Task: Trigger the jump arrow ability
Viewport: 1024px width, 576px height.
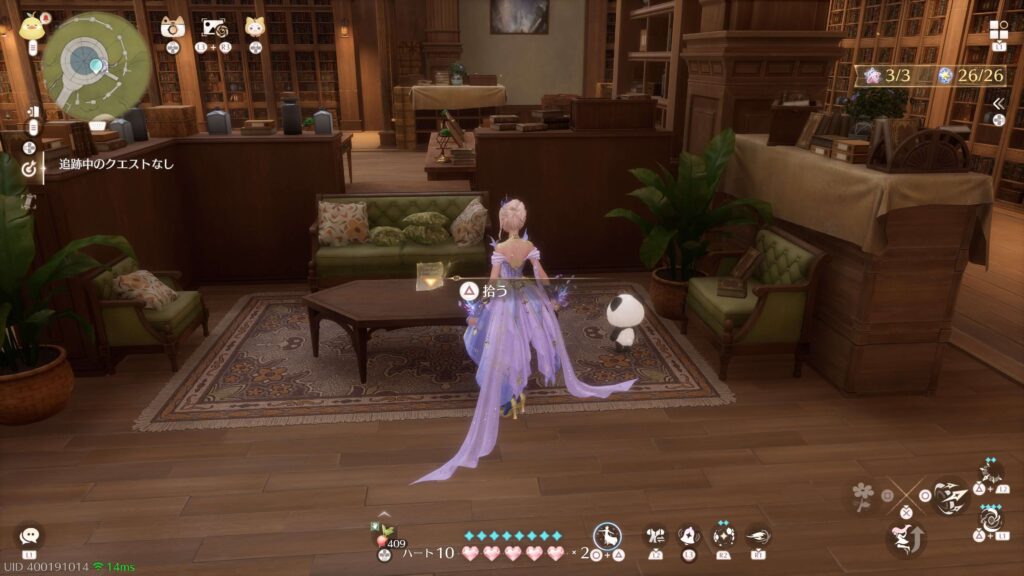Action: point(905,539)
